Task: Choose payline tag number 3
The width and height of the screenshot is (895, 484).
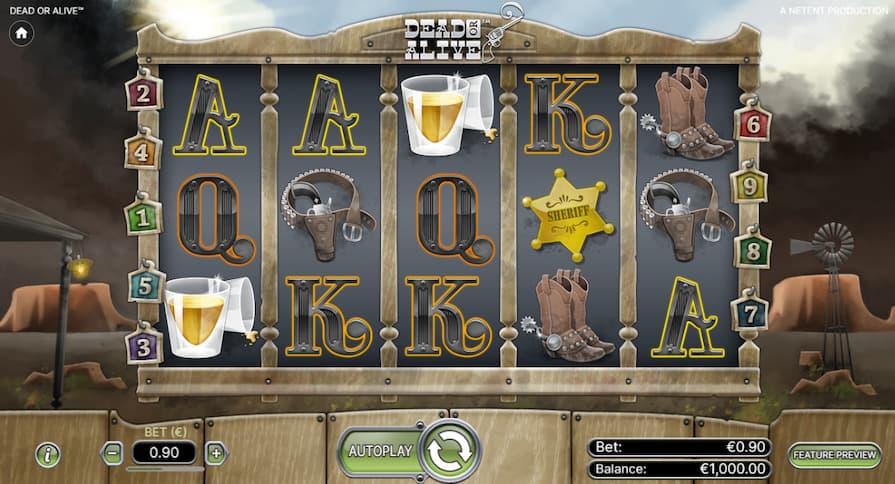Action: 144,346
